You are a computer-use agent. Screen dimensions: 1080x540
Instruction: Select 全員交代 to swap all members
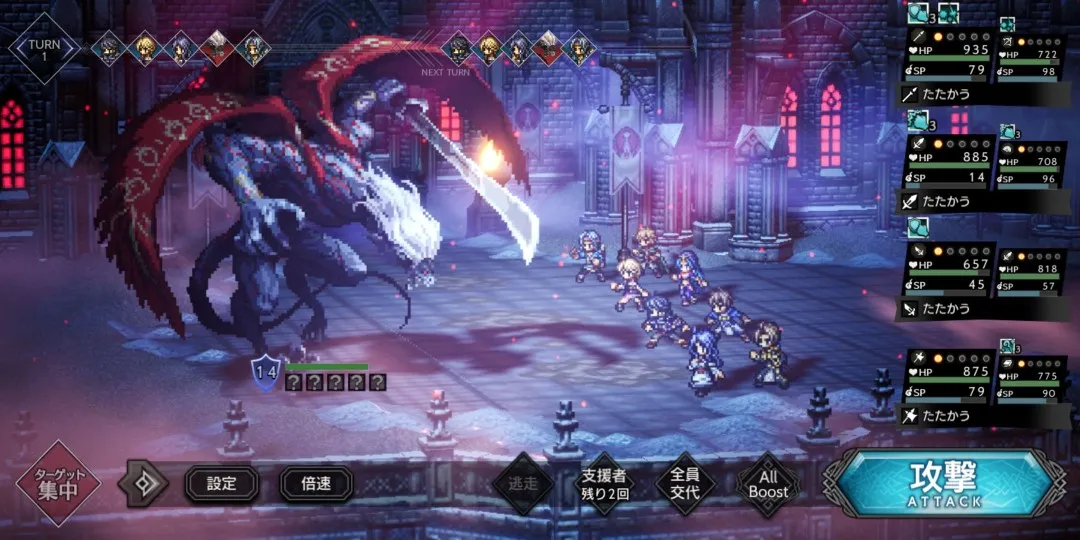(684, 485)
